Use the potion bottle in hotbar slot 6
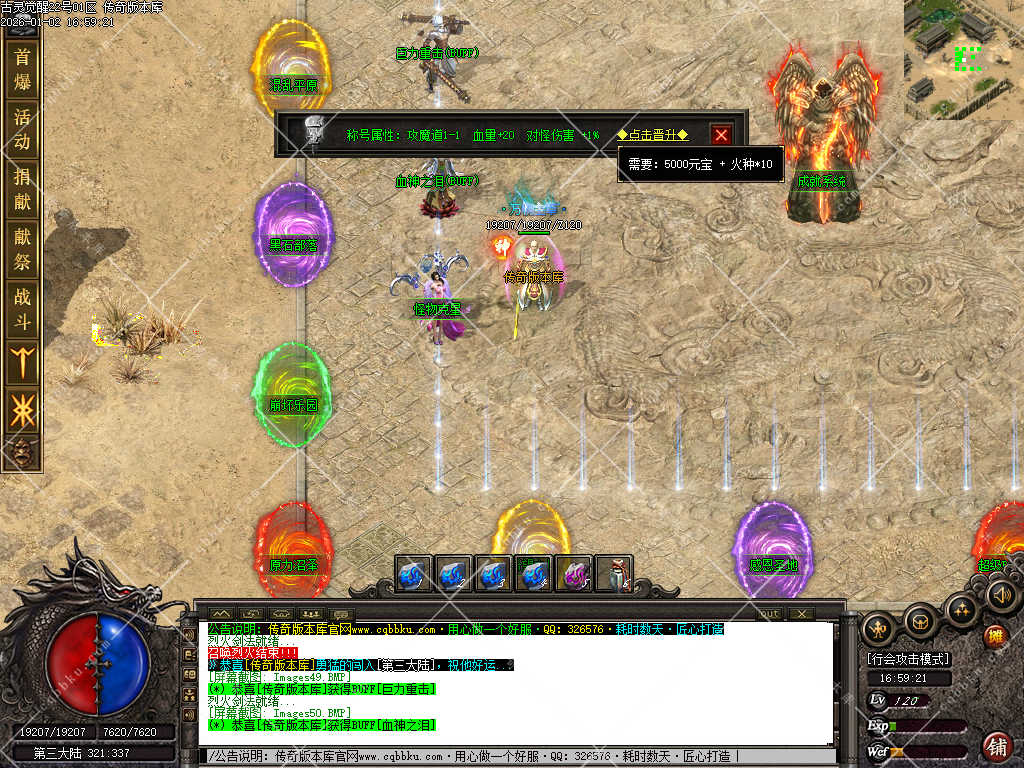Viewport: 1024px width, 768px height. pyautogui.click(x=613, y=574)
